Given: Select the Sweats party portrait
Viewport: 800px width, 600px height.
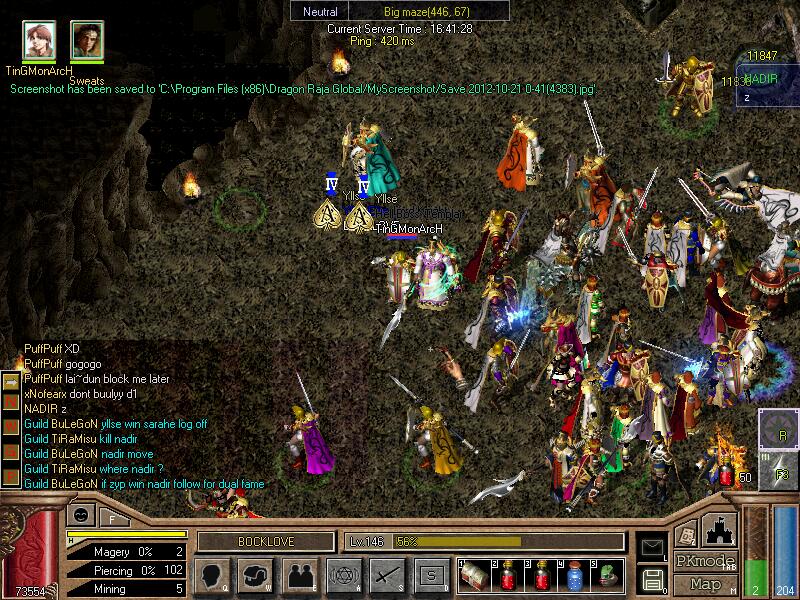Looking at the screenshot, I should coord(87,39).
